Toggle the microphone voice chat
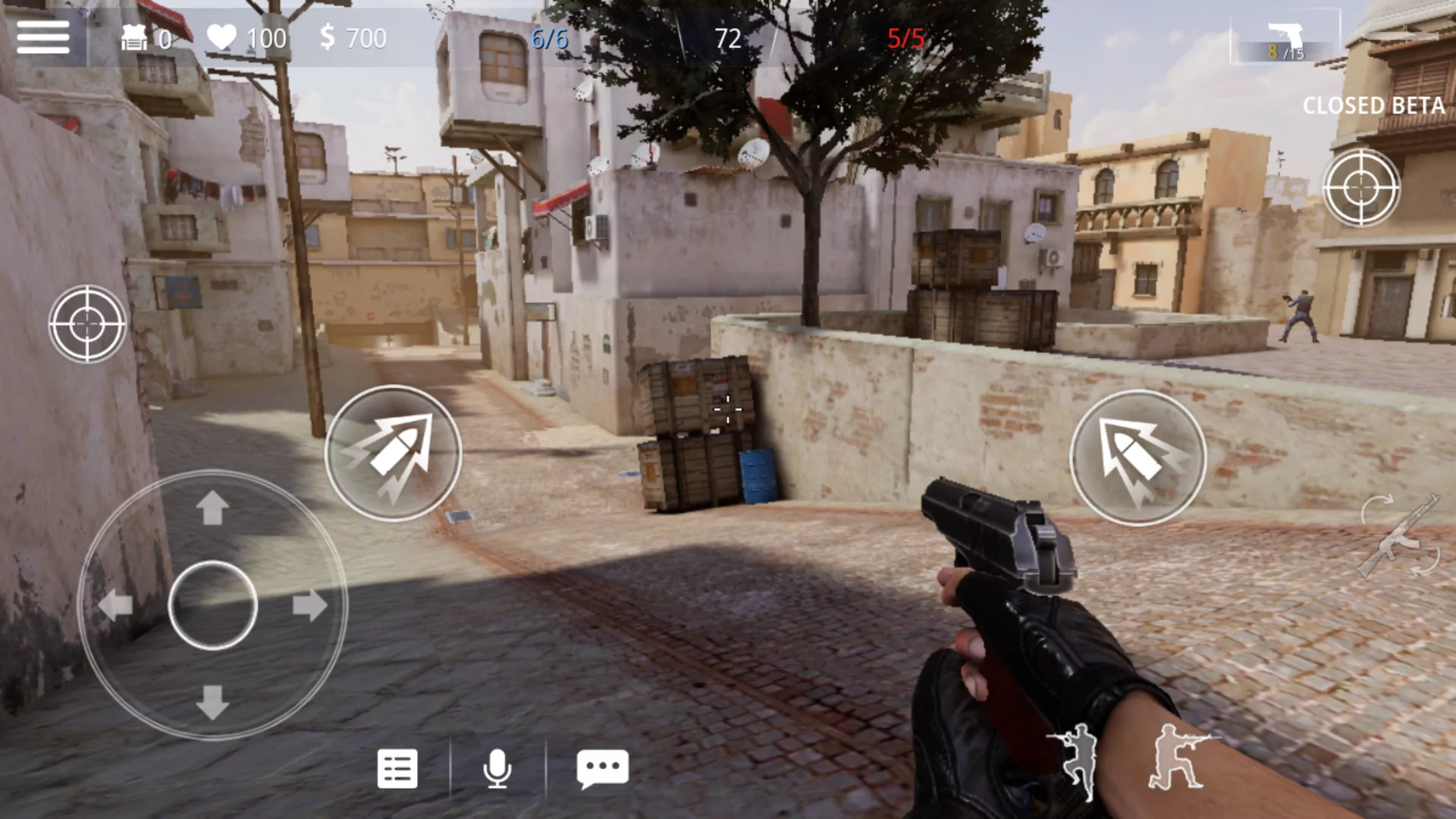1456x819 pixels. coord(497,769)
